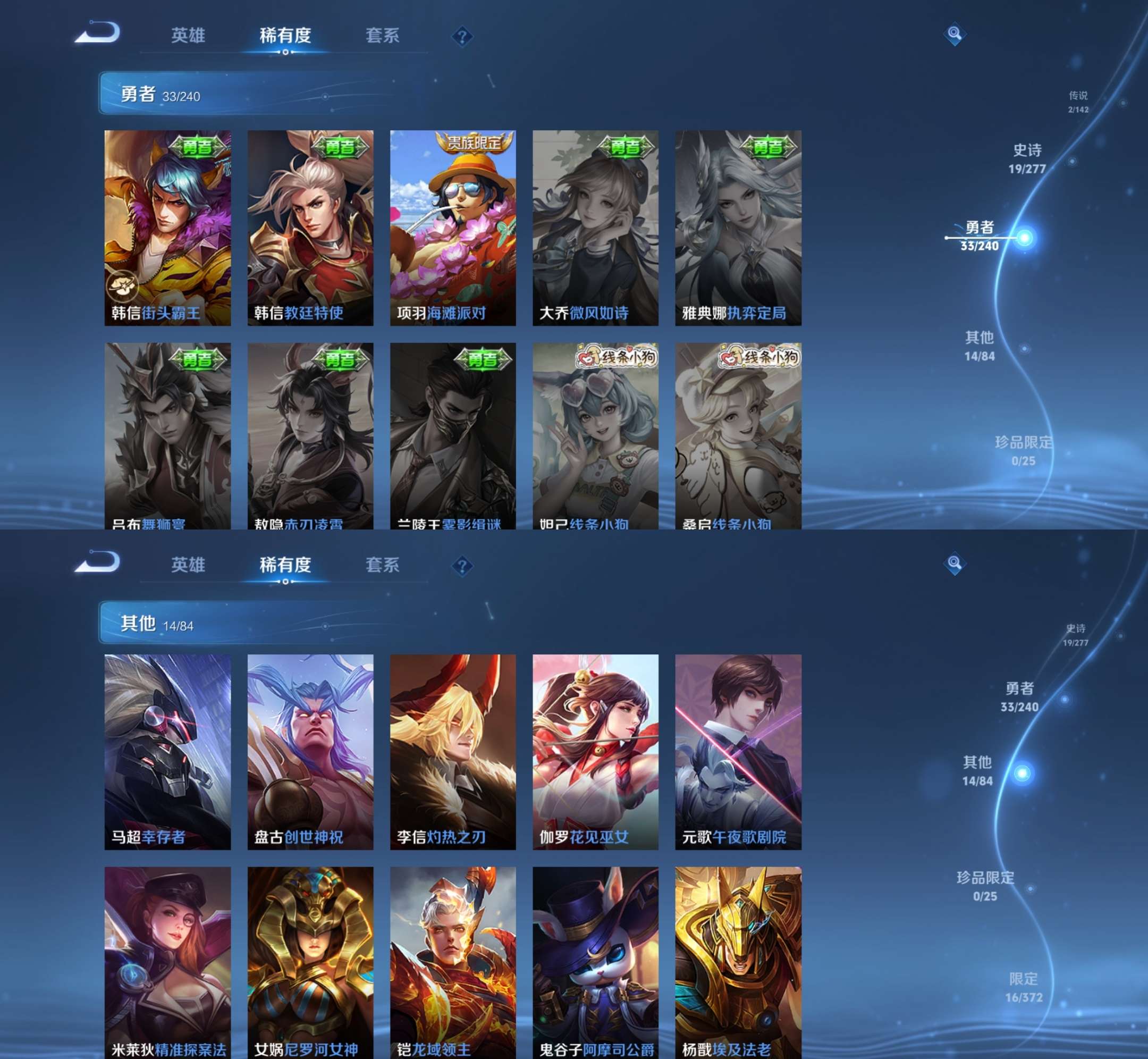Viewport: 1148px width, 1059px height.
Task: Open the 元歌午夜歌剧院 skin card
Action: (738, 751)
